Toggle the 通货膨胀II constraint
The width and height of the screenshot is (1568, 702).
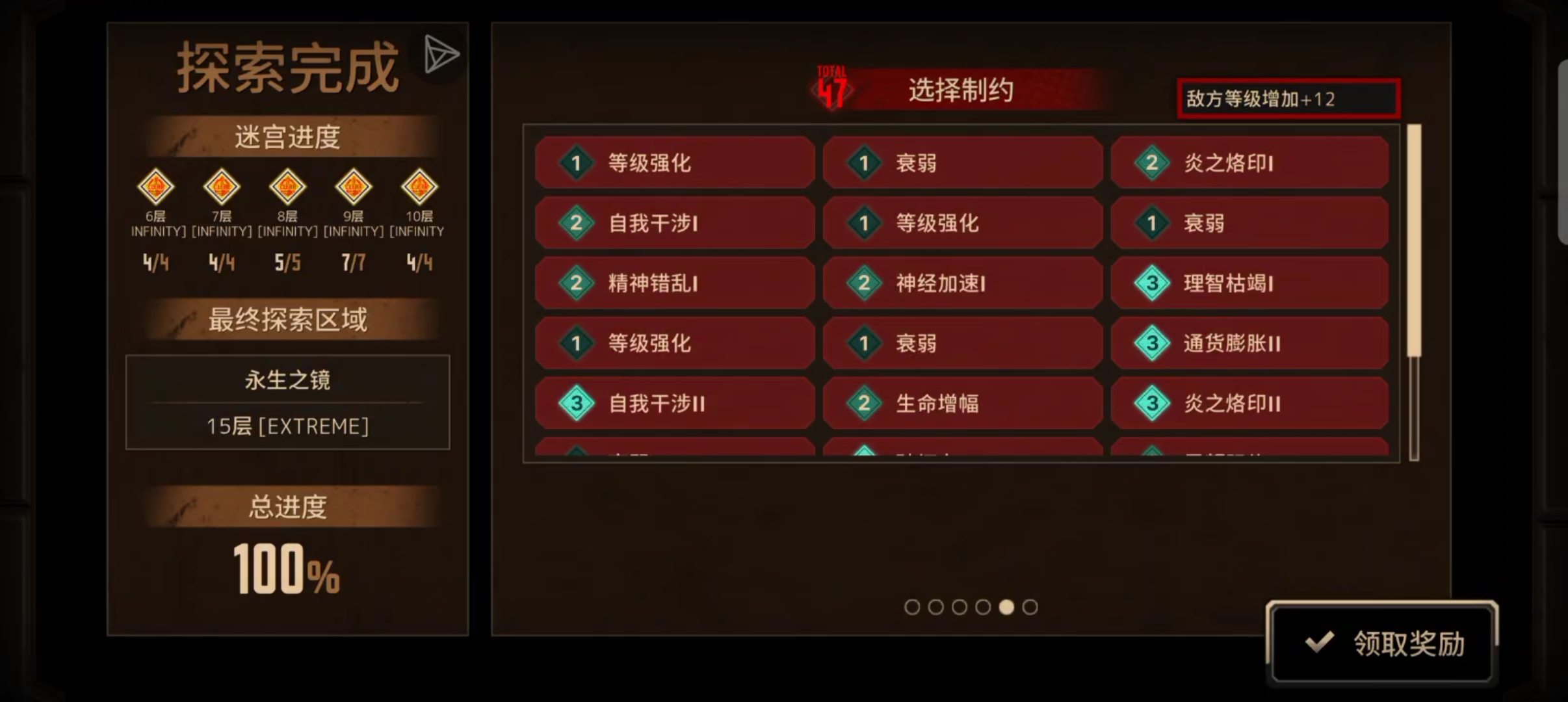(x=1249, y=343)
